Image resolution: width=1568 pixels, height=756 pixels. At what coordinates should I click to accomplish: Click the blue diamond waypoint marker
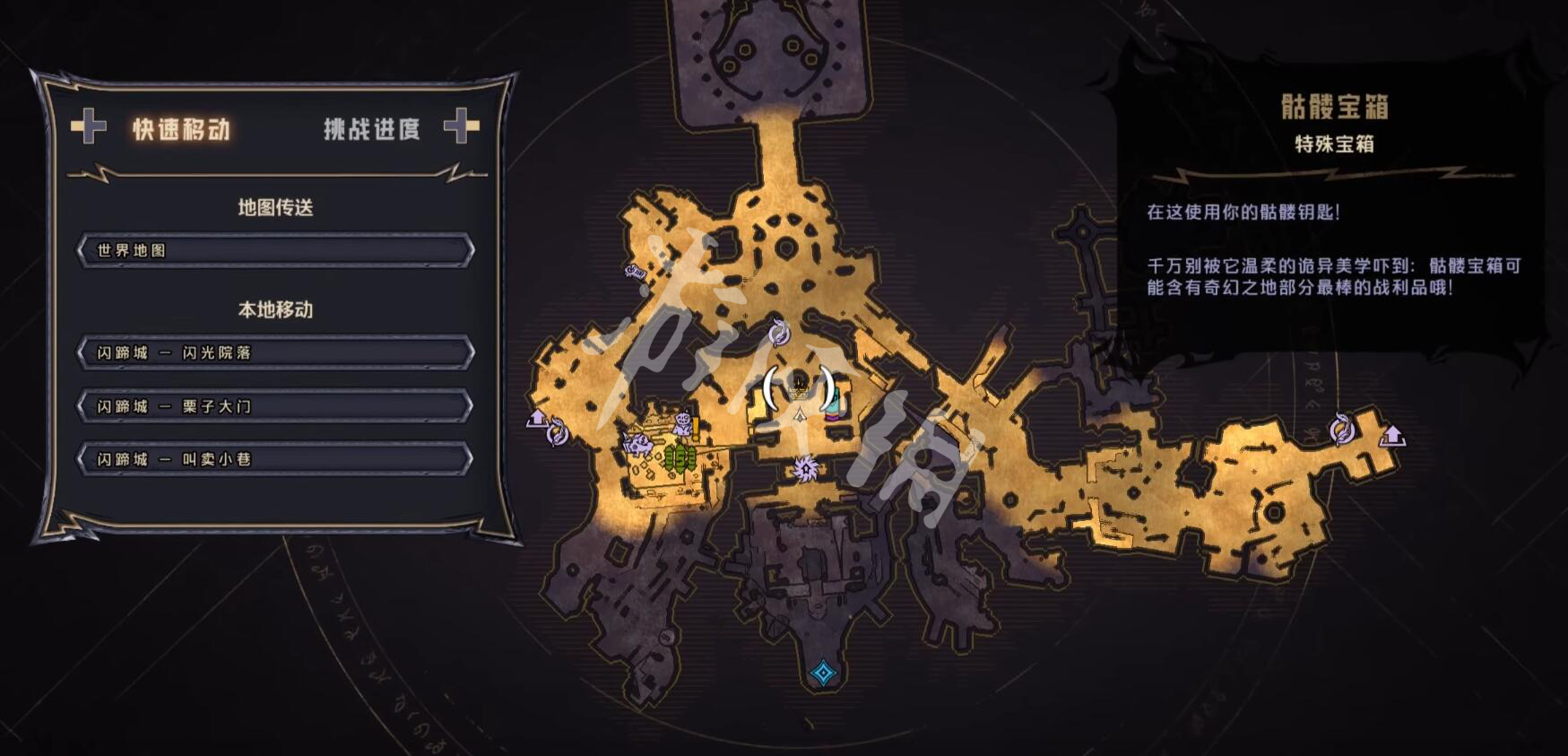pos(822,673)
